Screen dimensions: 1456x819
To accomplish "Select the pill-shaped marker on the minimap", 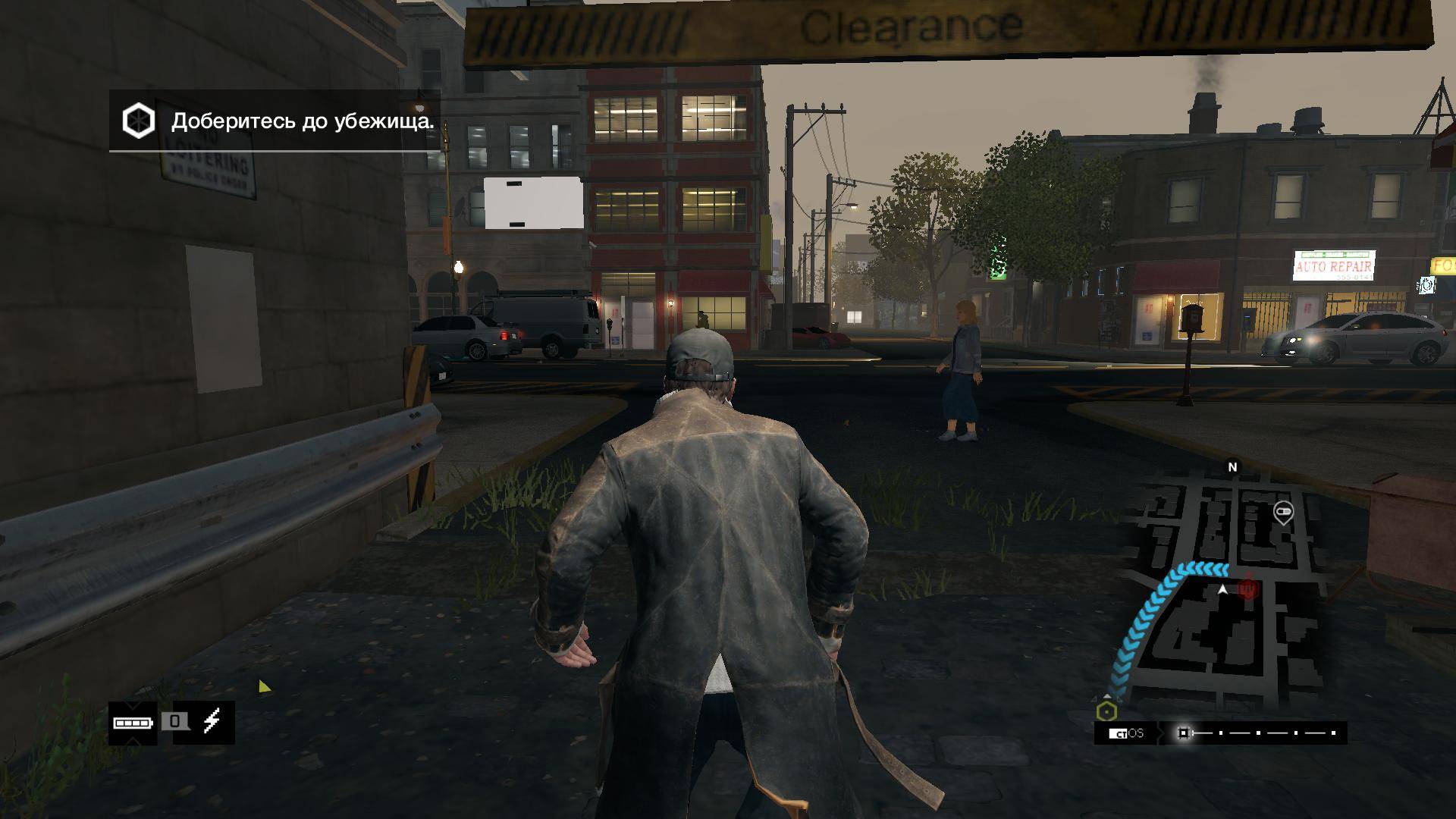I will 1283,513.
